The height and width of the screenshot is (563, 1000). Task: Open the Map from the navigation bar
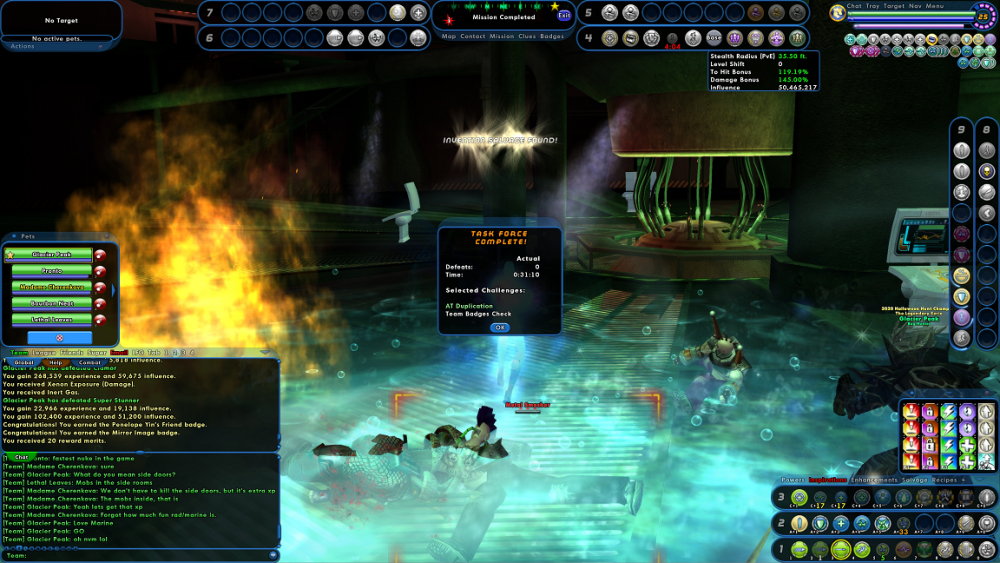[449, 36]
